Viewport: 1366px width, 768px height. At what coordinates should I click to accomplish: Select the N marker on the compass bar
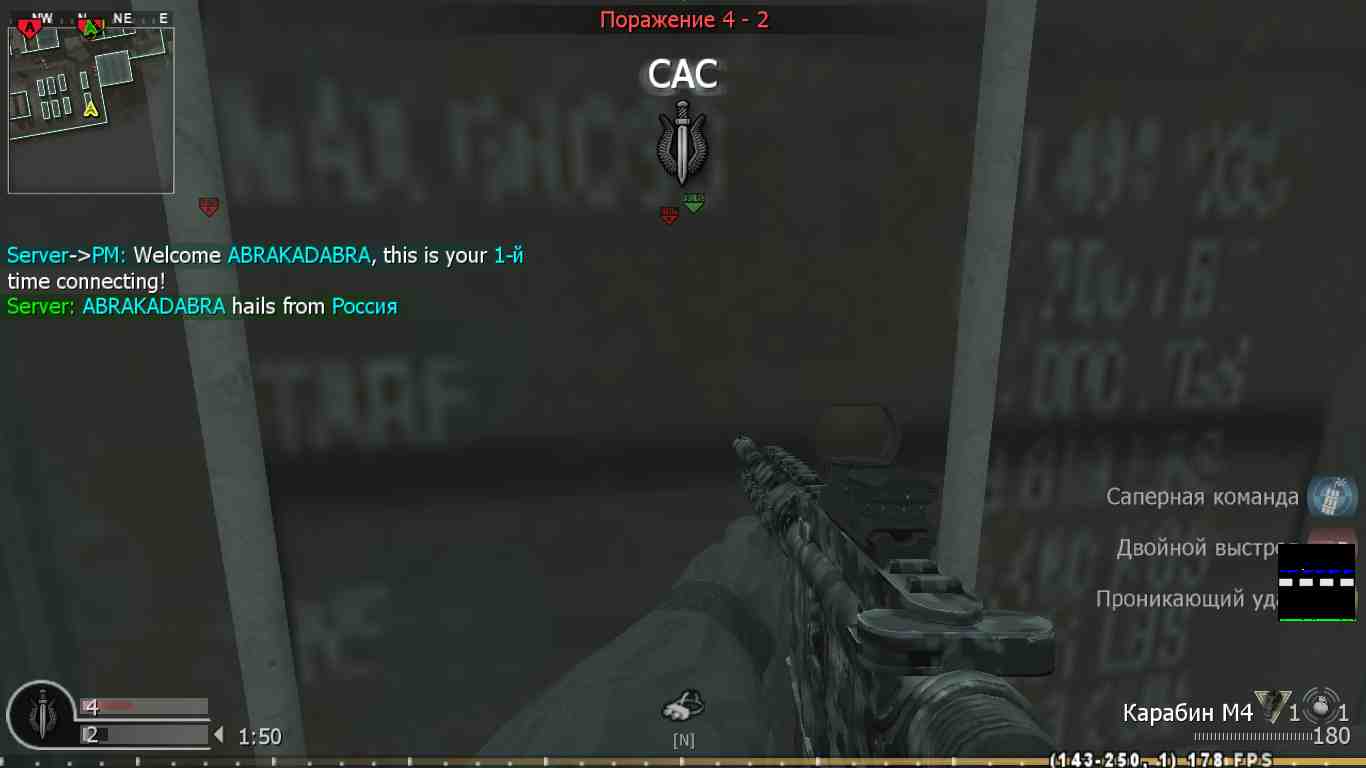pos(683,739)
